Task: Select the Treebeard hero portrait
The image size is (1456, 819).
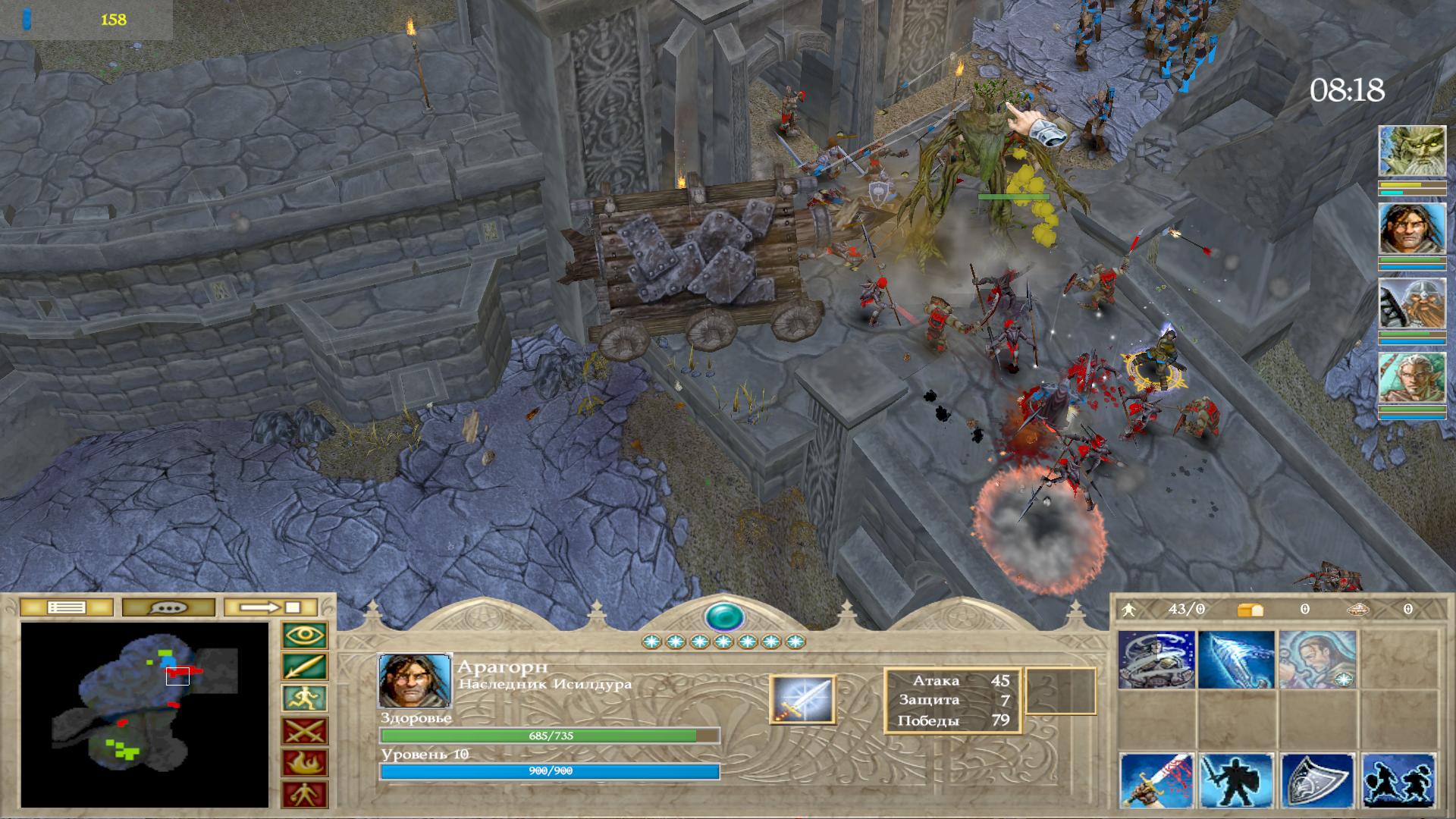Action: tap(1411, 152)
